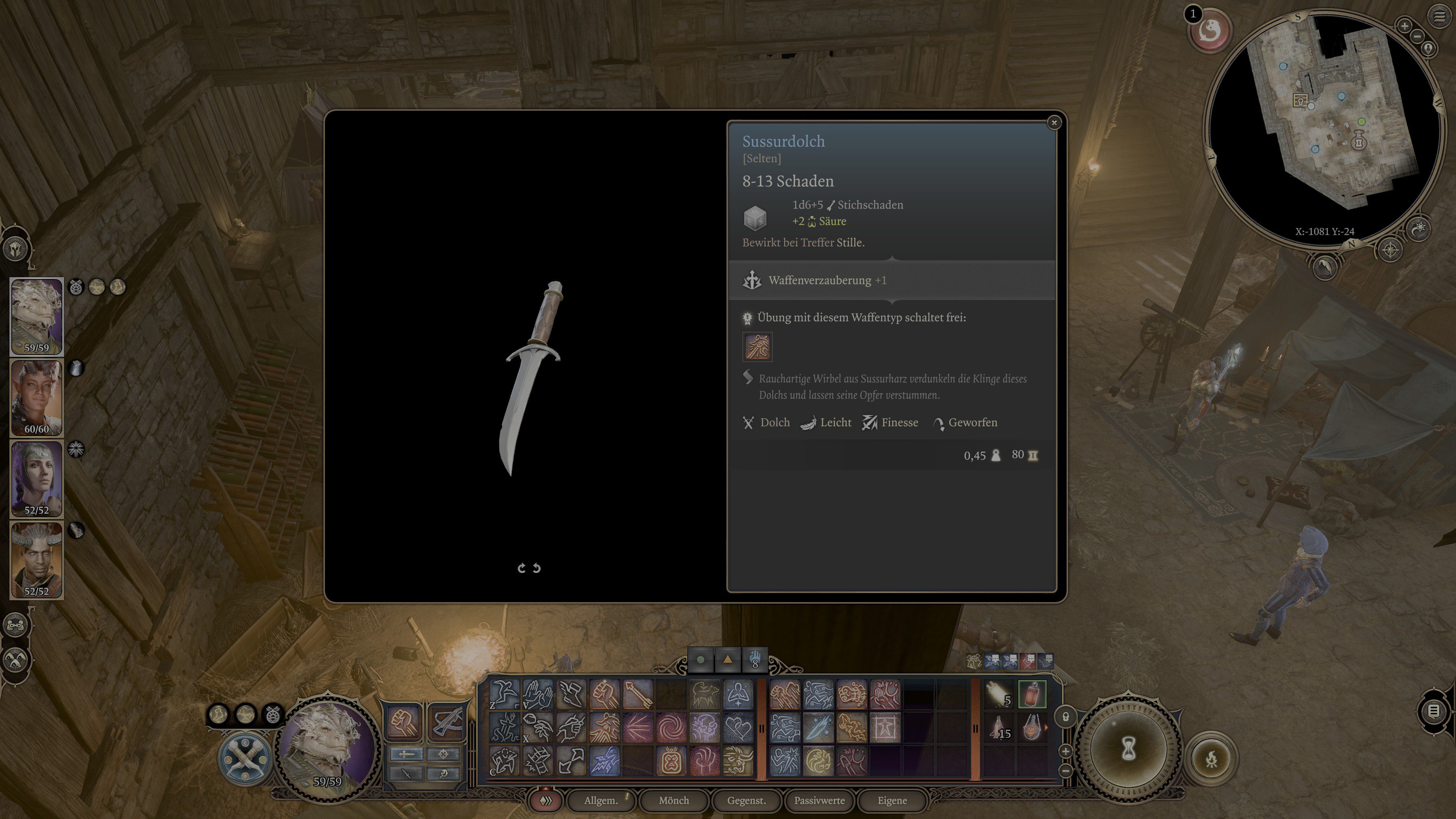Toggle the crossed-weapons combat mode button
1456x819 pixels.
point(245,758)
